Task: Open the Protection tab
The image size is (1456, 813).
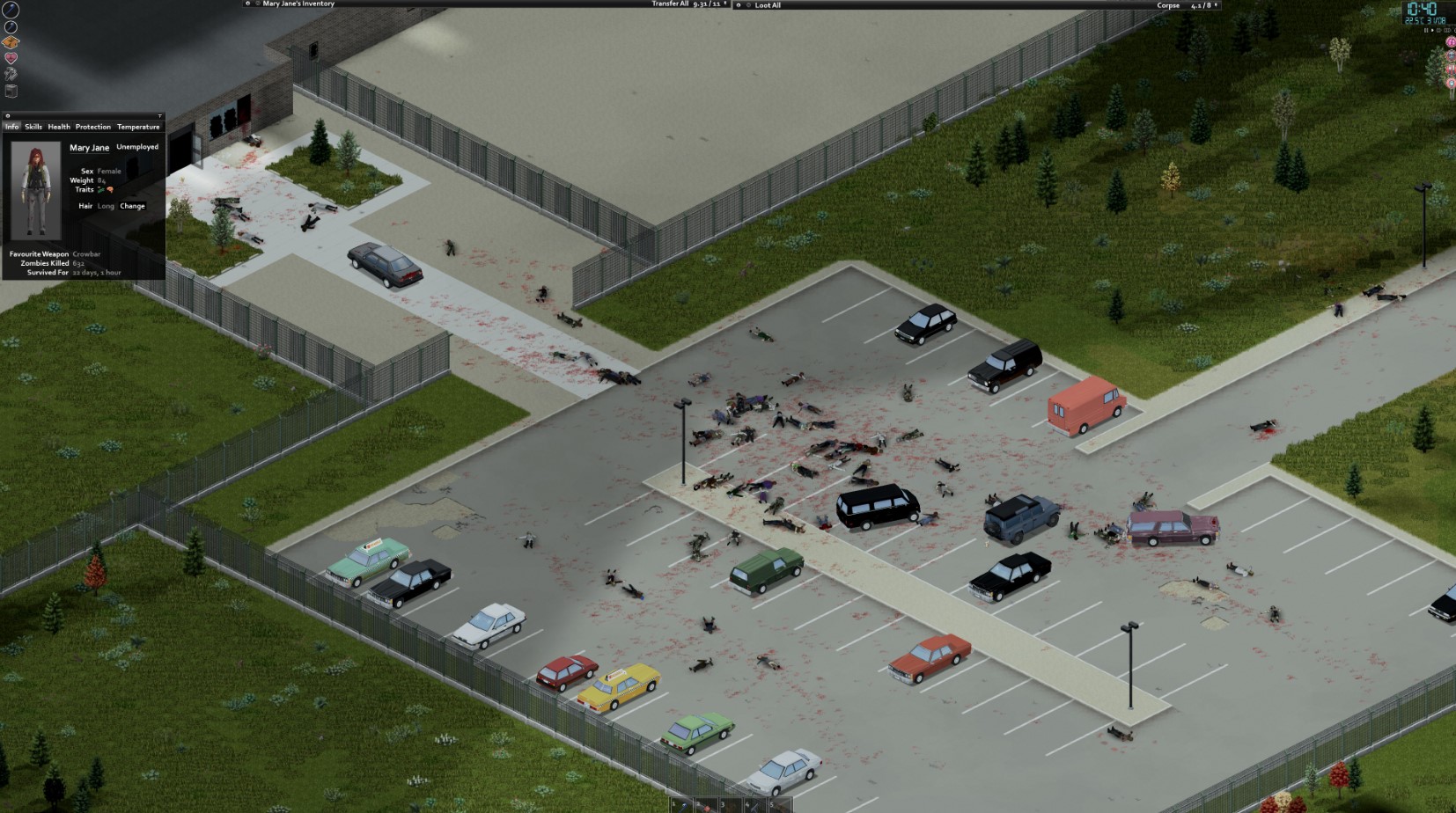Action: coord(92,127)
